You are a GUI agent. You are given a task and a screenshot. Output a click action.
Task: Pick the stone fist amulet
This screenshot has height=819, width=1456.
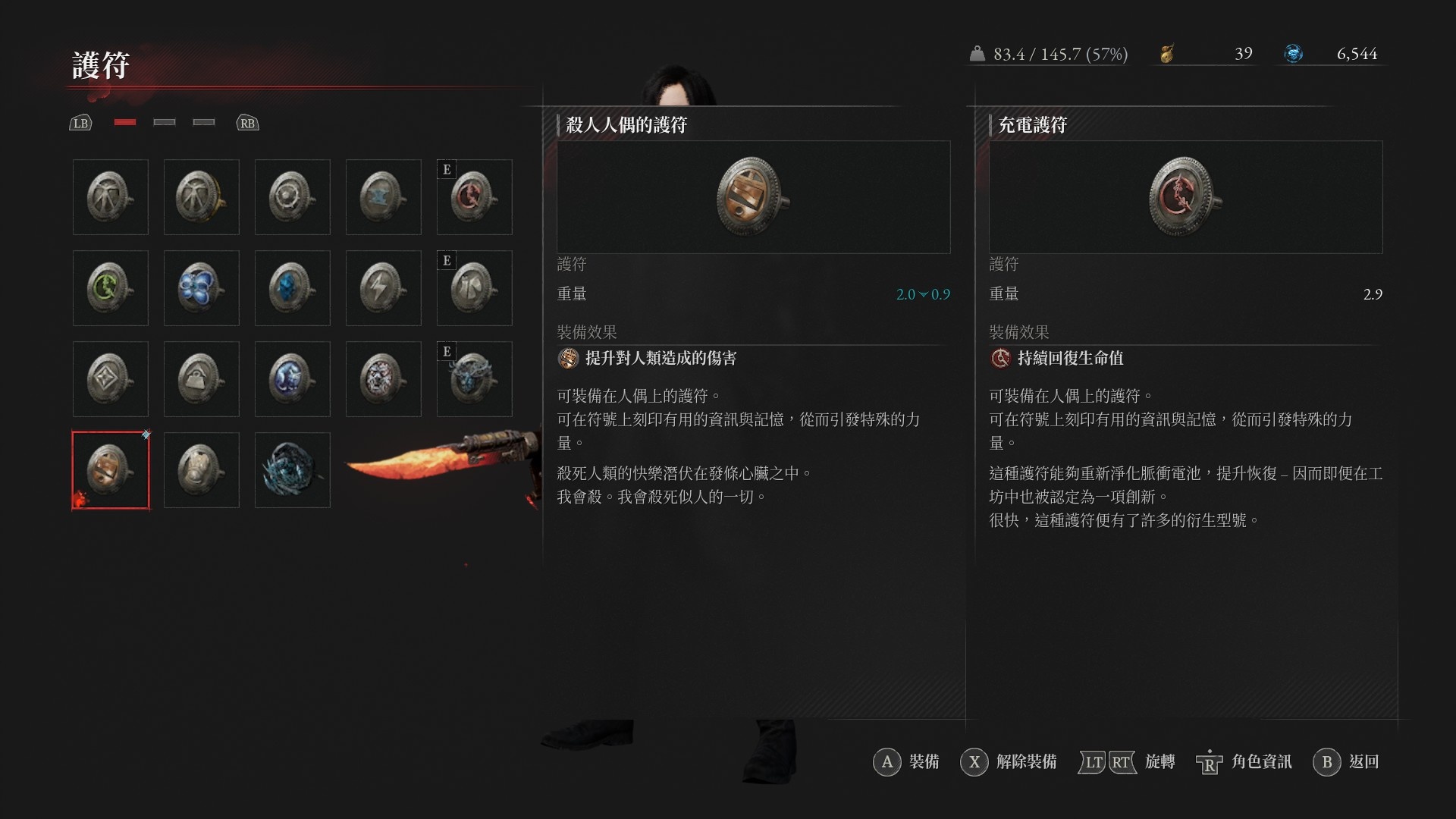201,470
